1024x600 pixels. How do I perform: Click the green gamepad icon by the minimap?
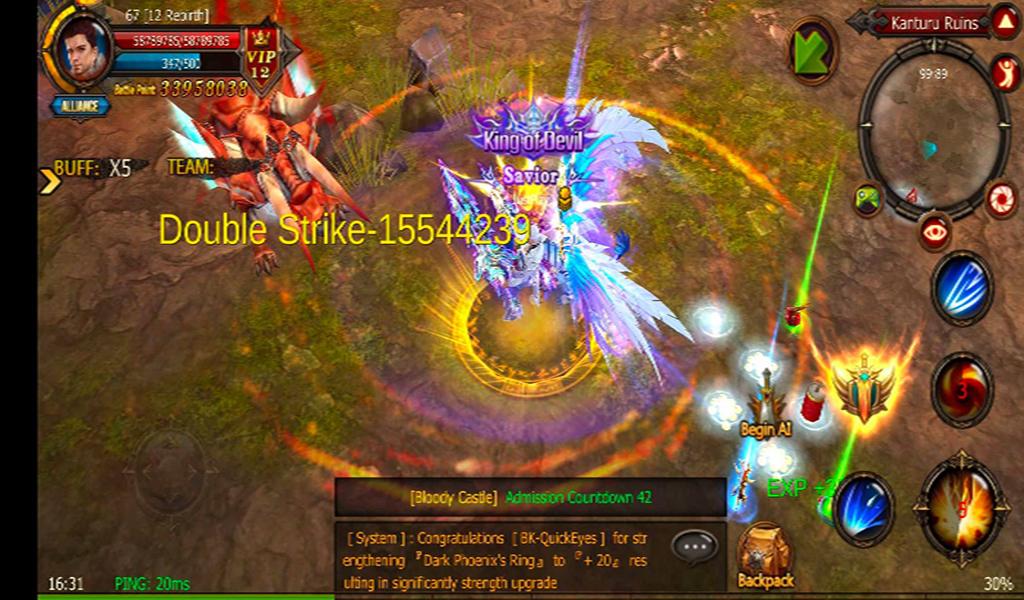click(x=868, y=197)
